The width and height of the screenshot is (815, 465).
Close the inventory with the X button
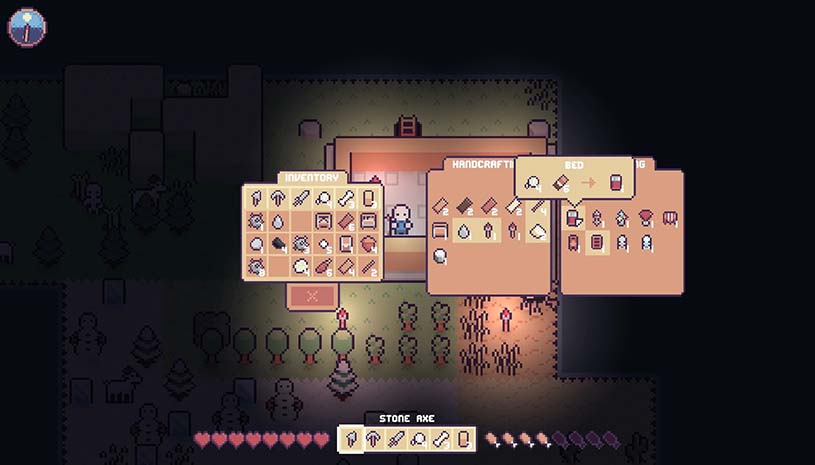coord(312,296)
